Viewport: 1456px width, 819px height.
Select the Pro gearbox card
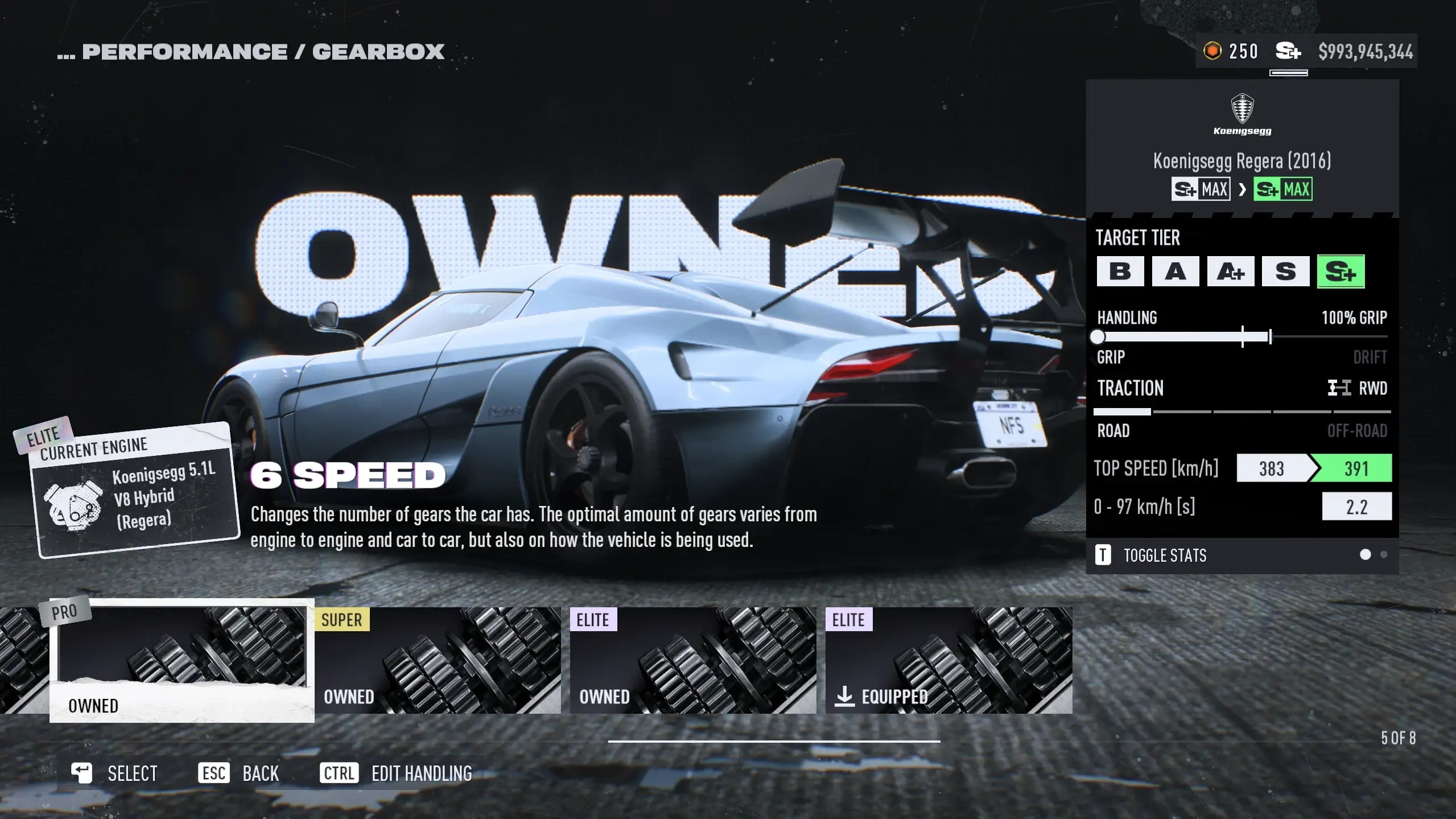182,660
